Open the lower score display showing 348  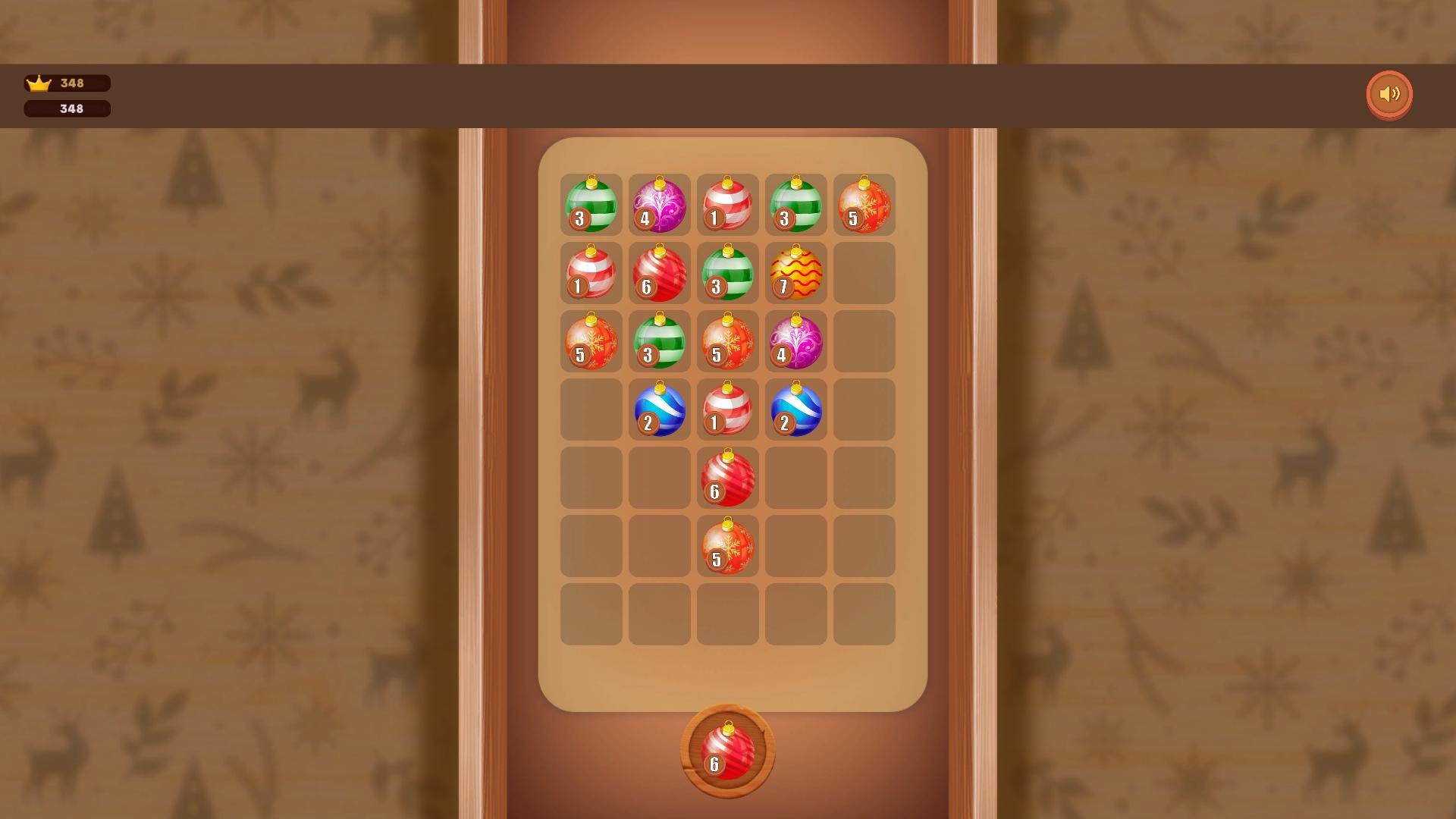click(67, 108)
